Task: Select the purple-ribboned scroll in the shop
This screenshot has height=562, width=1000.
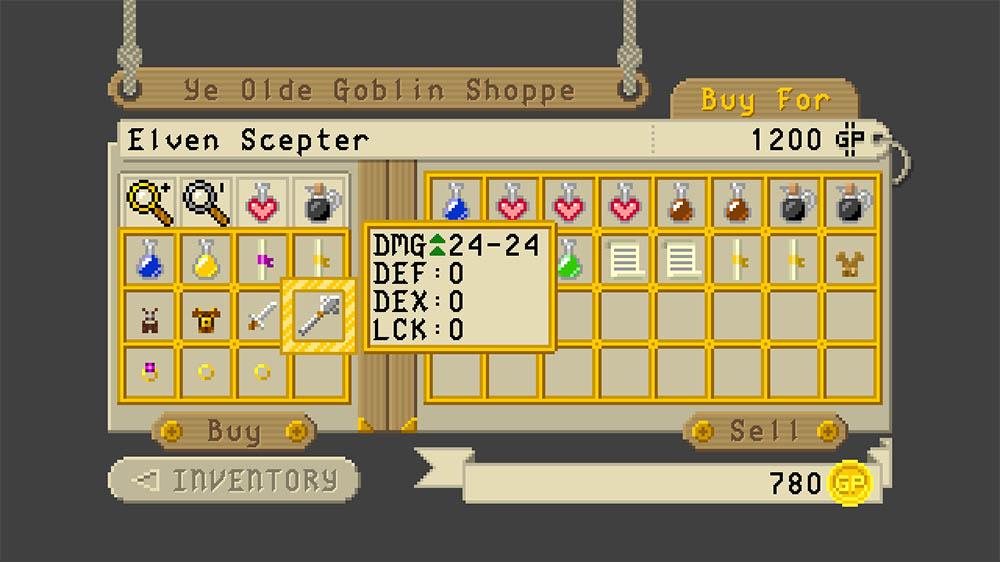Action: pos(263,261)
